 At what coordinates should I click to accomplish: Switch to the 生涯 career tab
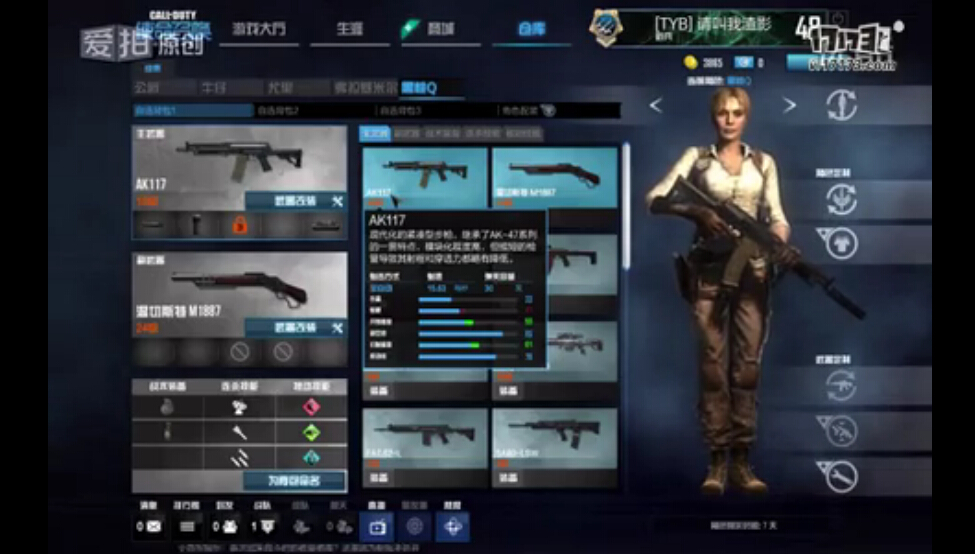pos(348,28)
